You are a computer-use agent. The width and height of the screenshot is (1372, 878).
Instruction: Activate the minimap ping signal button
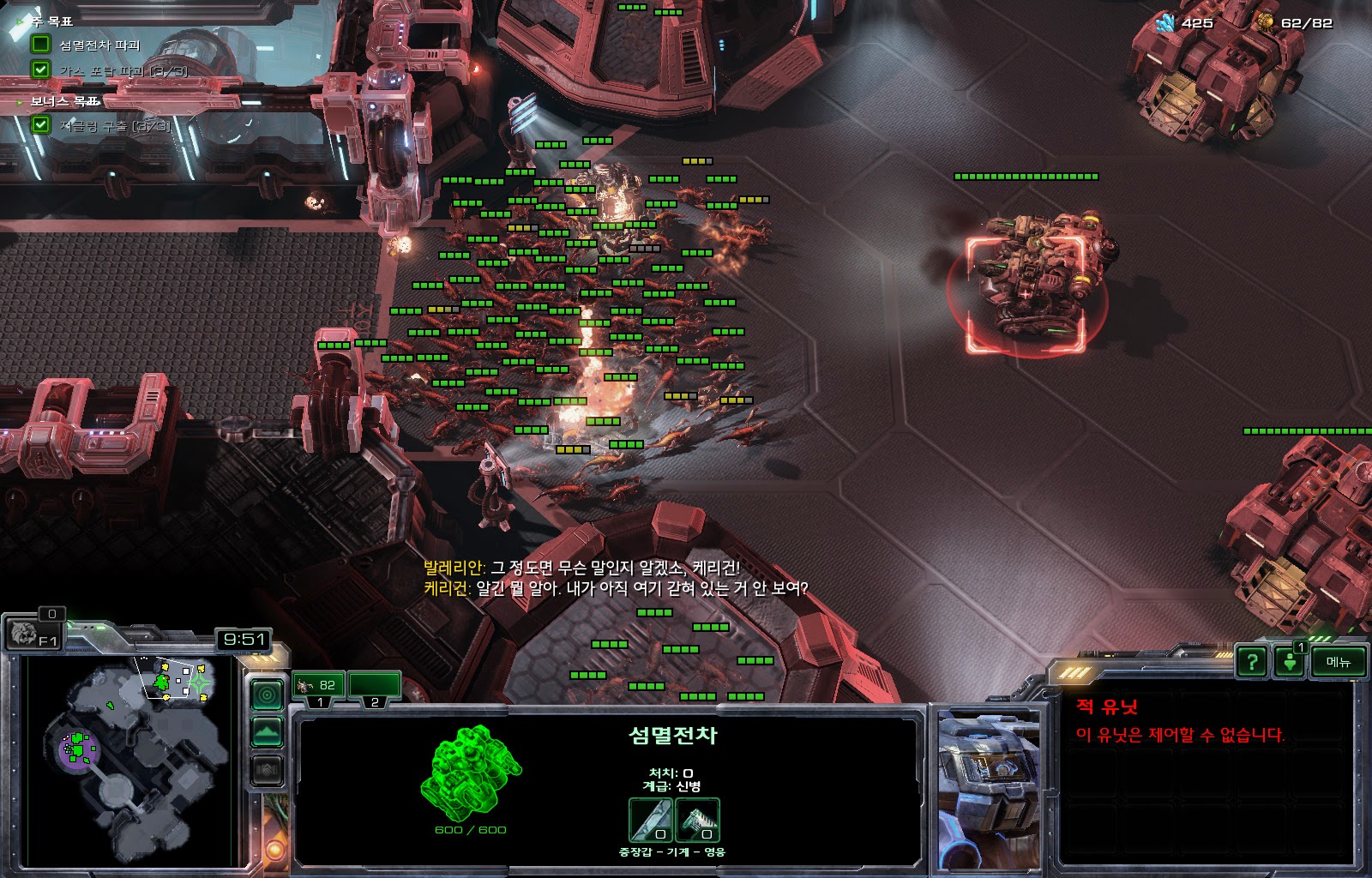click(x=267, y=694)
